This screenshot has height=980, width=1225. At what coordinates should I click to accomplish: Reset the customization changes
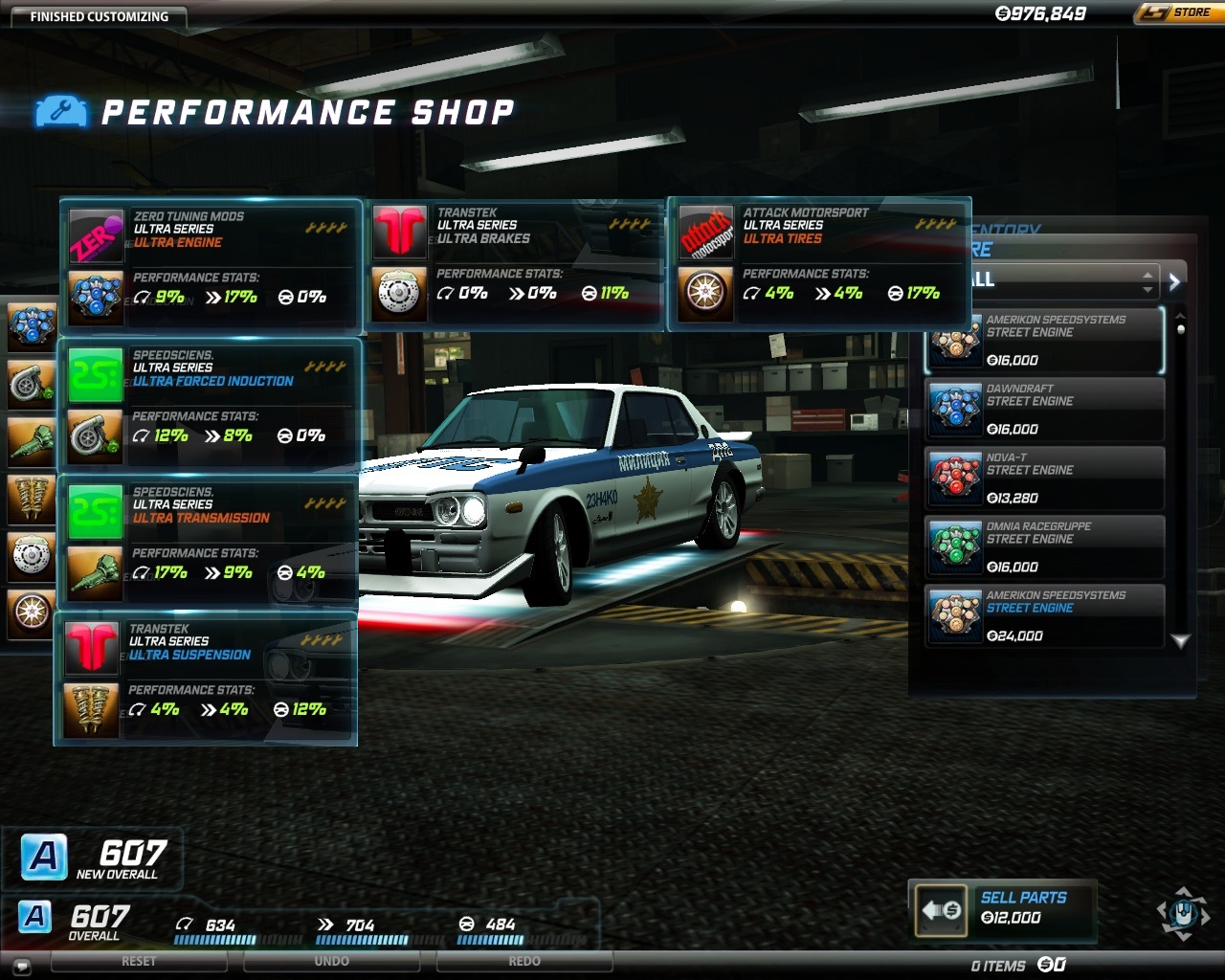pos(139,962)
